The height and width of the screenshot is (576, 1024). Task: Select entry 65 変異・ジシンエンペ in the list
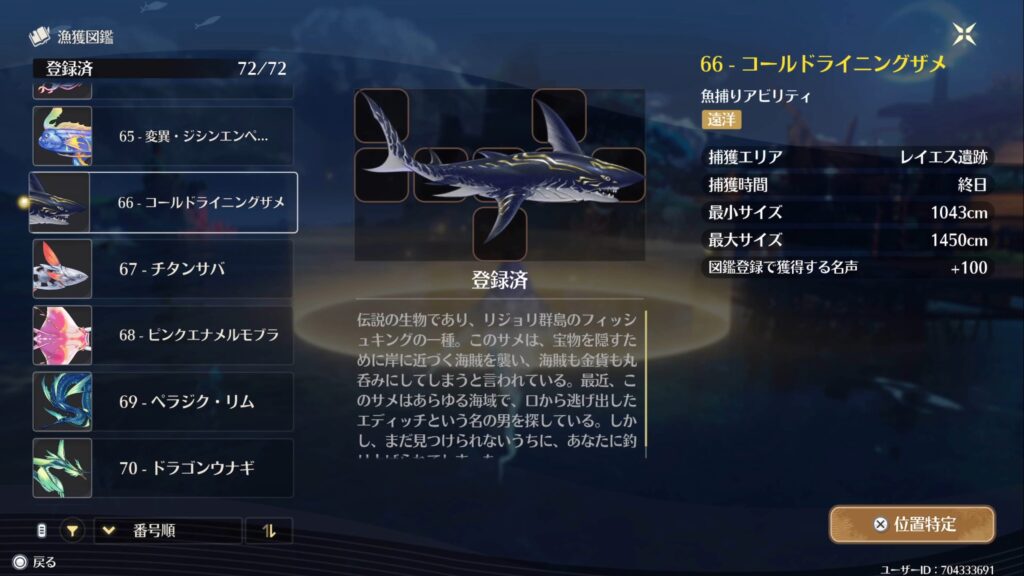pyautogui.click(x=163, y=136)
